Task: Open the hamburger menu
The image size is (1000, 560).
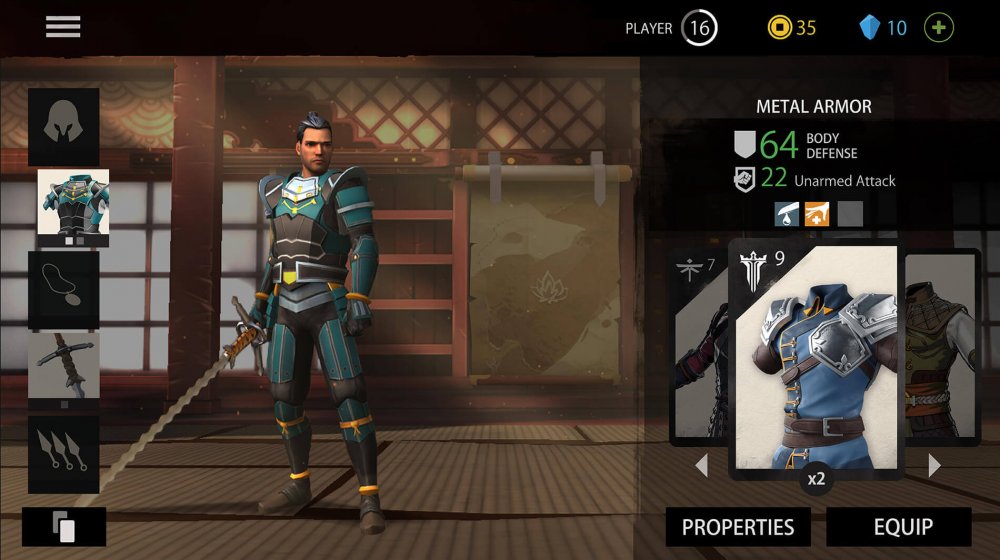Action: point(63,27)
